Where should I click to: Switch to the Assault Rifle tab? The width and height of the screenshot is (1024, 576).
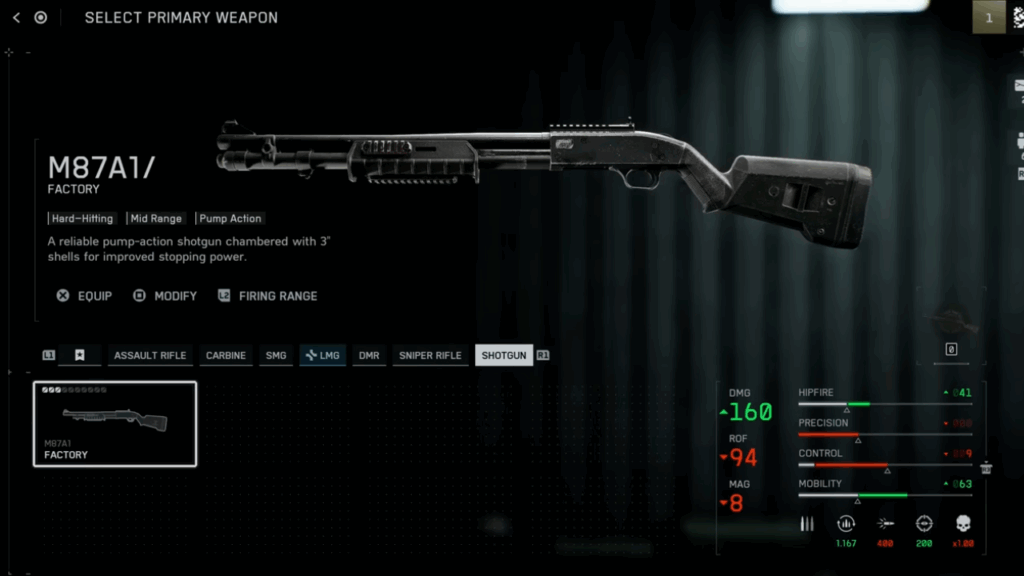150,355
